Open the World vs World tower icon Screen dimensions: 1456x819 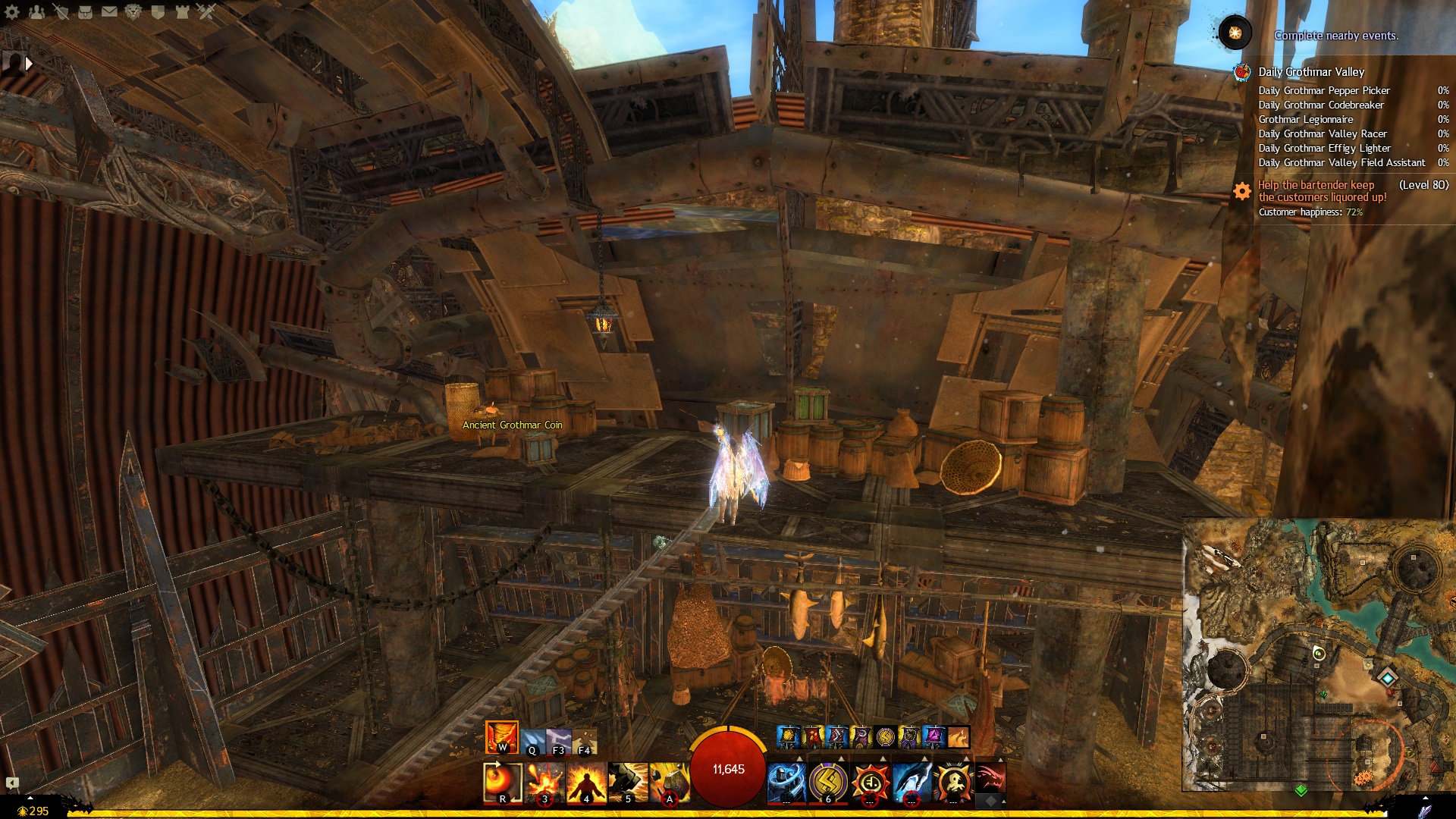coord(182,11)
